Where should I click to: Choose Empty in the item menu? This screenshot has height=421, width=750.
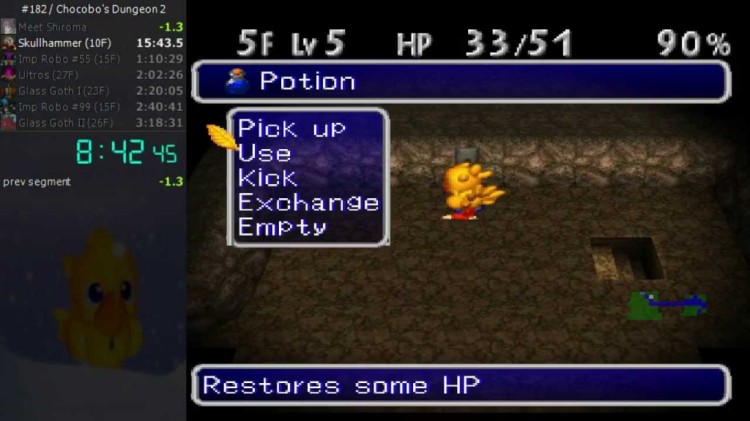(282, 226)
